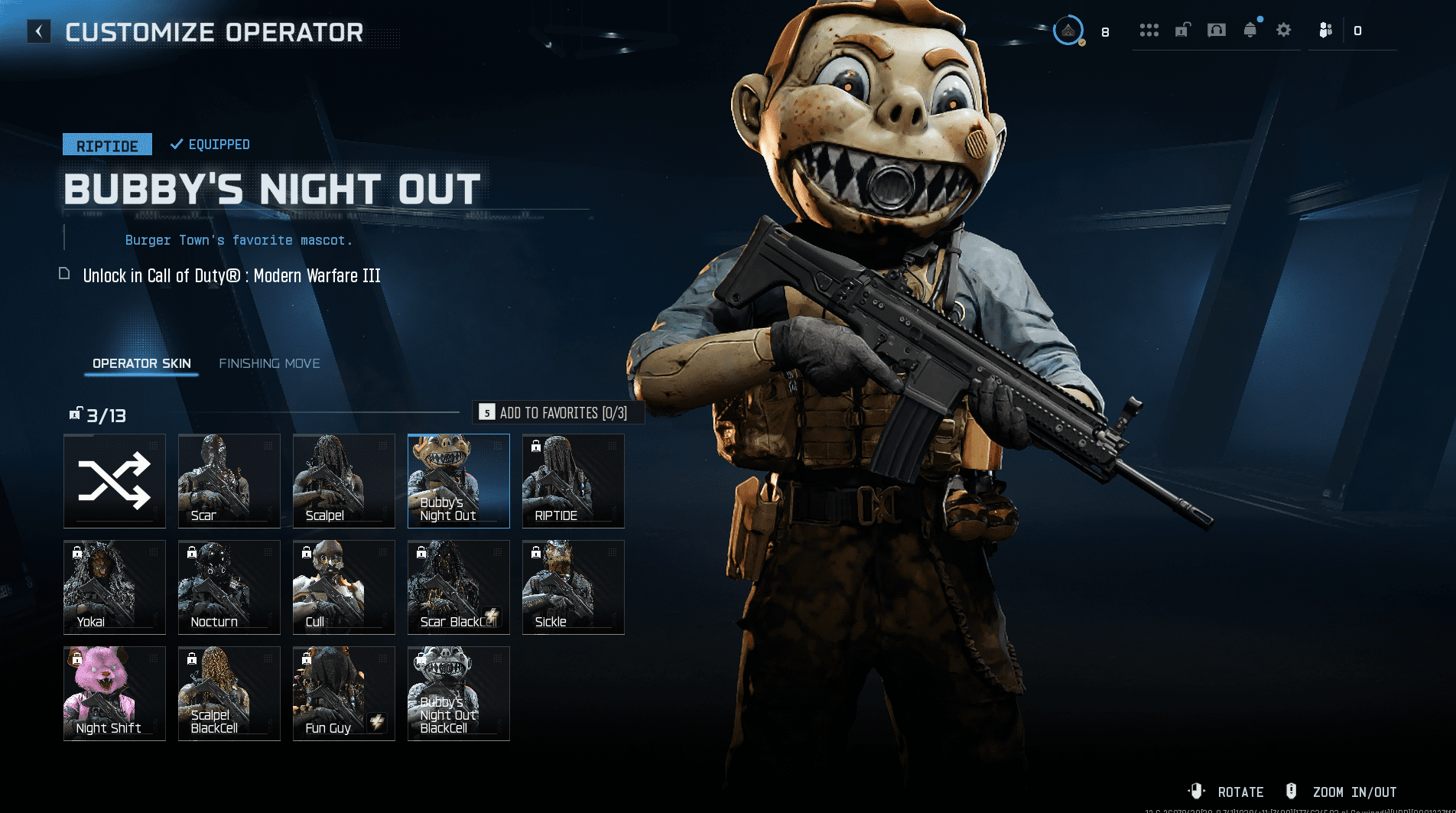The width and height of the screenshot is (1456, 813).
Task: Choose the Yokai skin tile
Action: coord(115,587)
